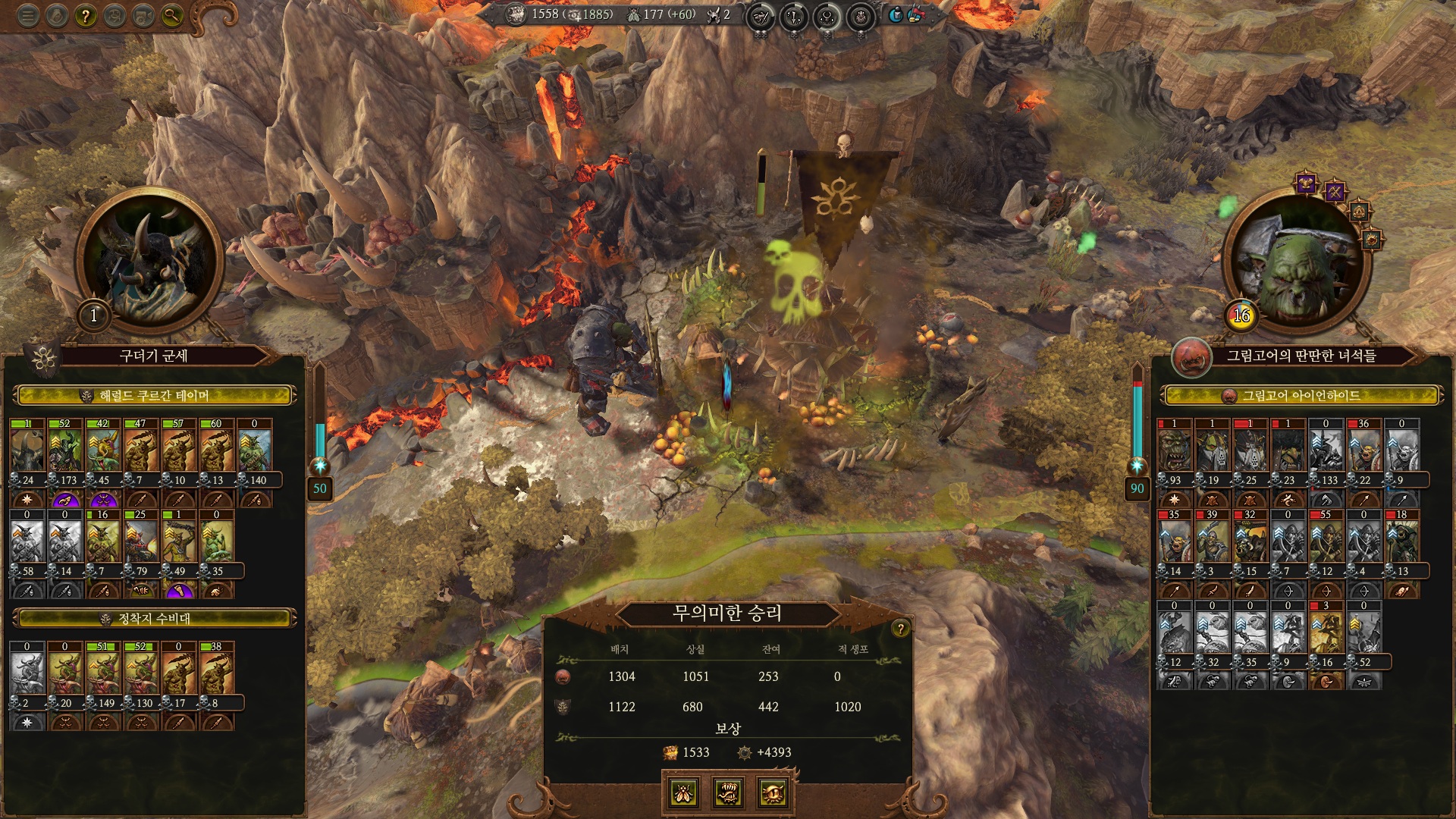Select the 정착지 수비대 garrison header
Image resolution: width=1456 pixels, height=819 pixels.
(154, 618)
